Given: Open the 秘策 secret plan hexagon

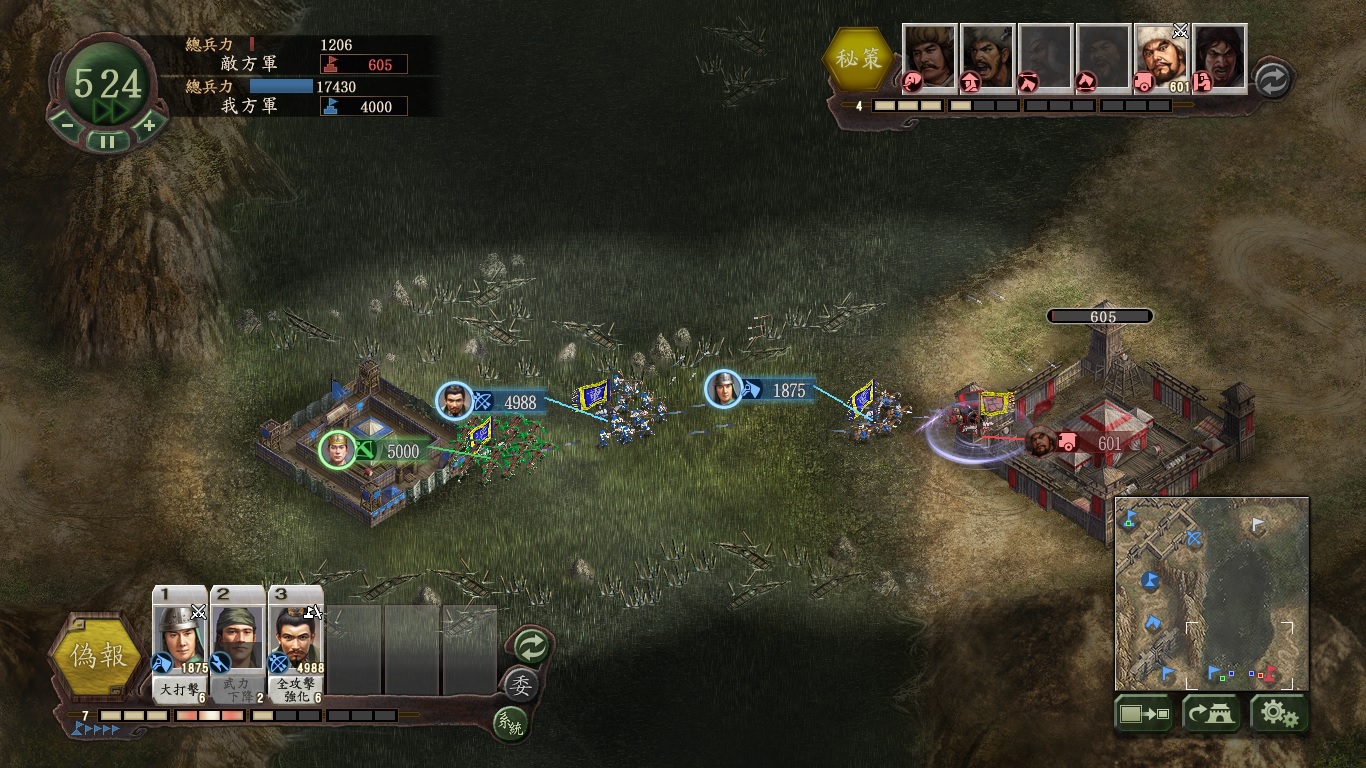Looking at the screenshot, I should point(860,59).
